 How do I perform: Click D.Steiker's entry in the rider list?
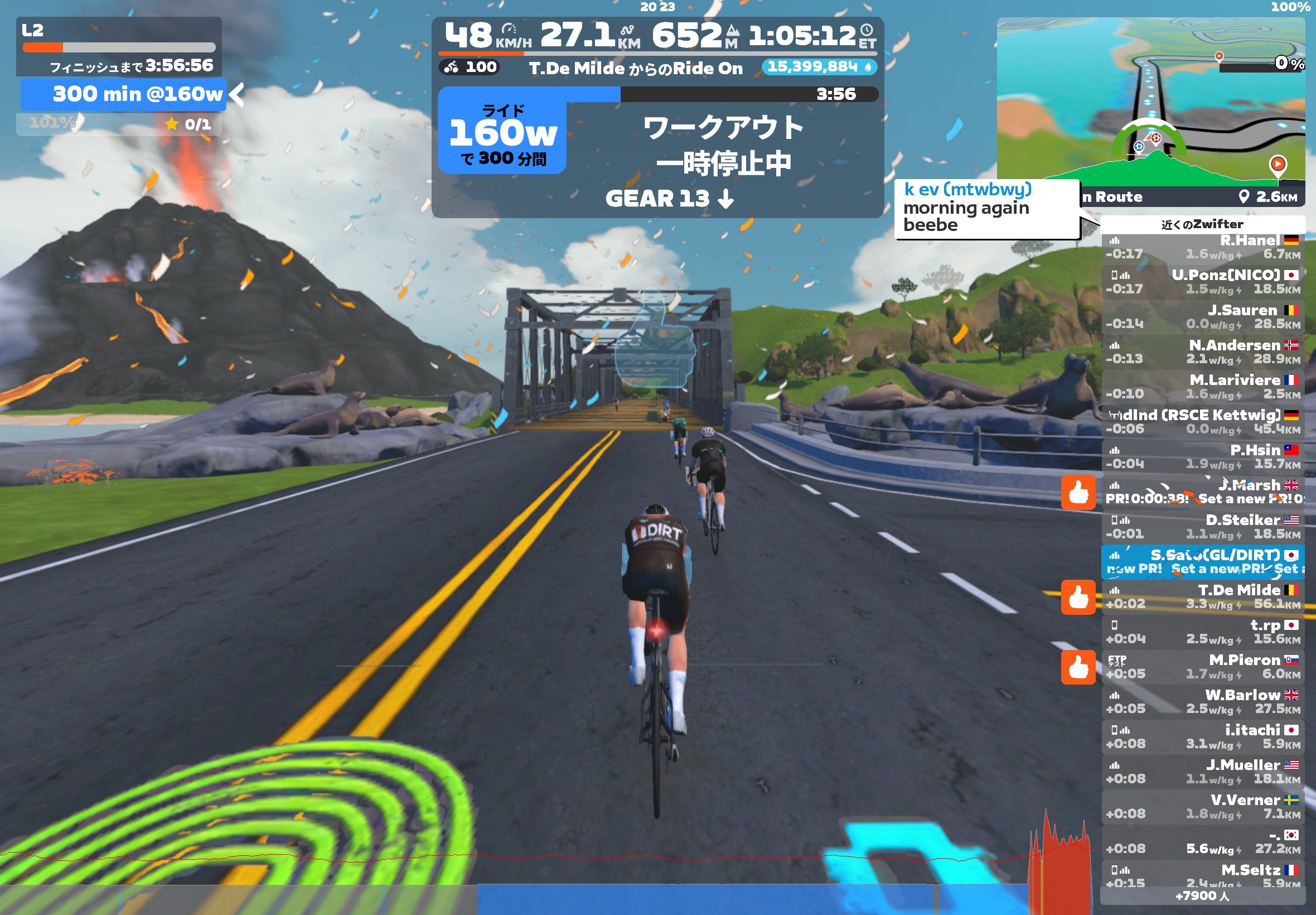(1202, 527)
